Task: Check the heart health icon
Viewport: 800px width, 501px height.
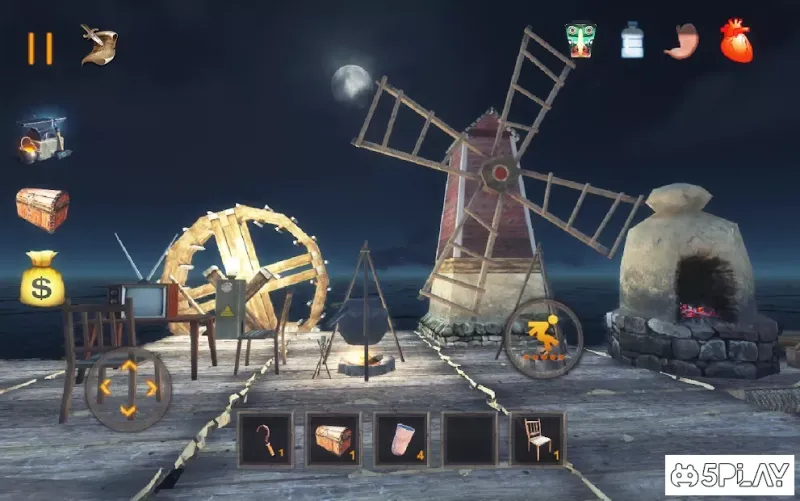Action: click(x=736, y=41)
